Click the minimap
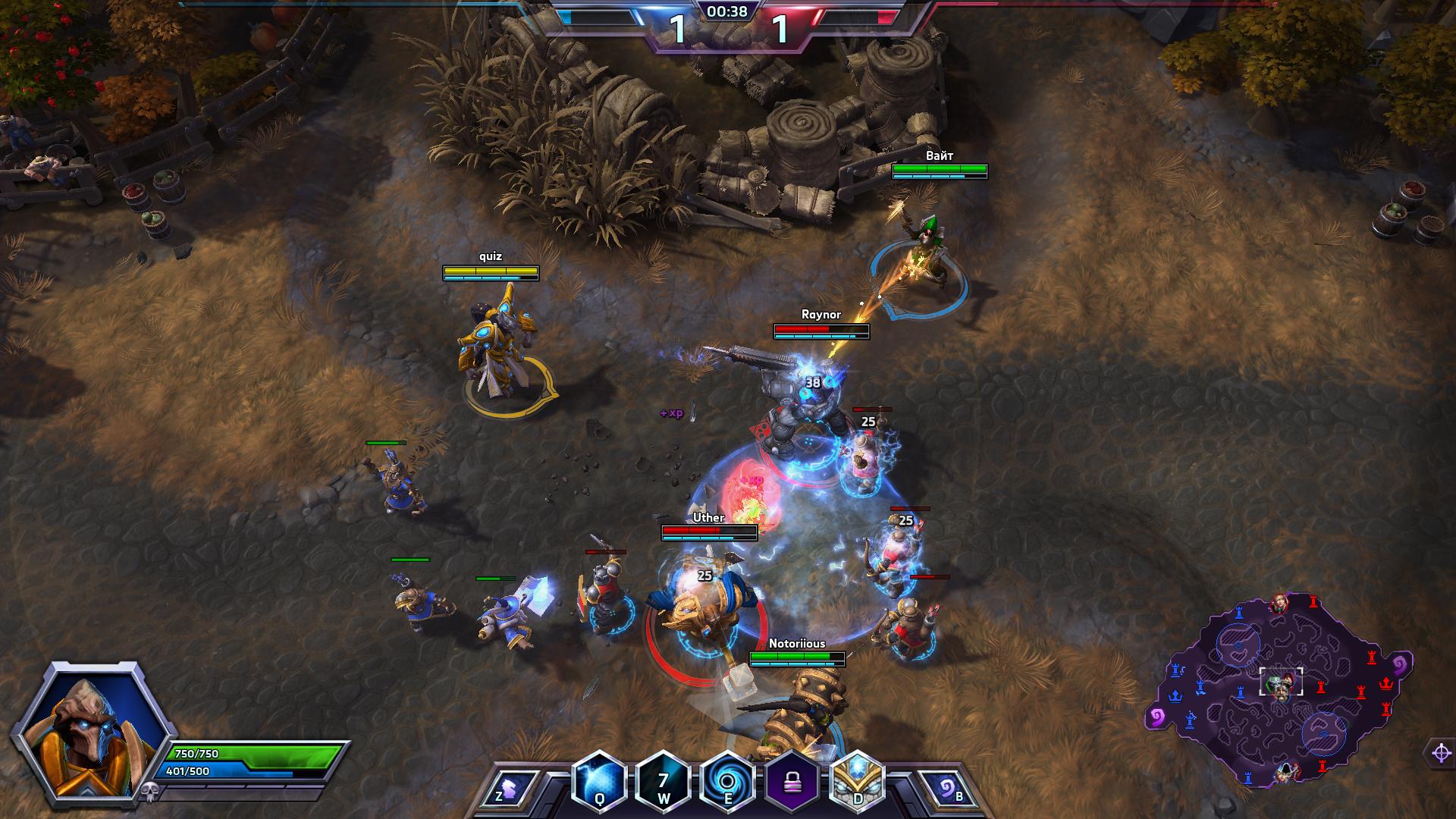The width and height of the screenshot is (1456, 819). click(1280, 690)
